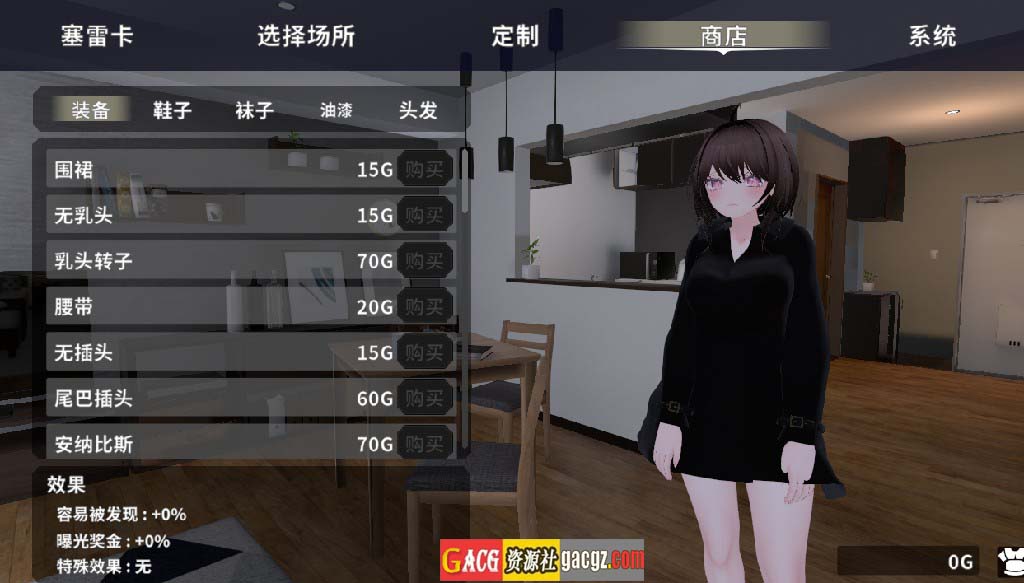Click 购买 next to 无插头
Image resolution: width=1024 pixels, height=583 pixels.
(x=424, y=353)
